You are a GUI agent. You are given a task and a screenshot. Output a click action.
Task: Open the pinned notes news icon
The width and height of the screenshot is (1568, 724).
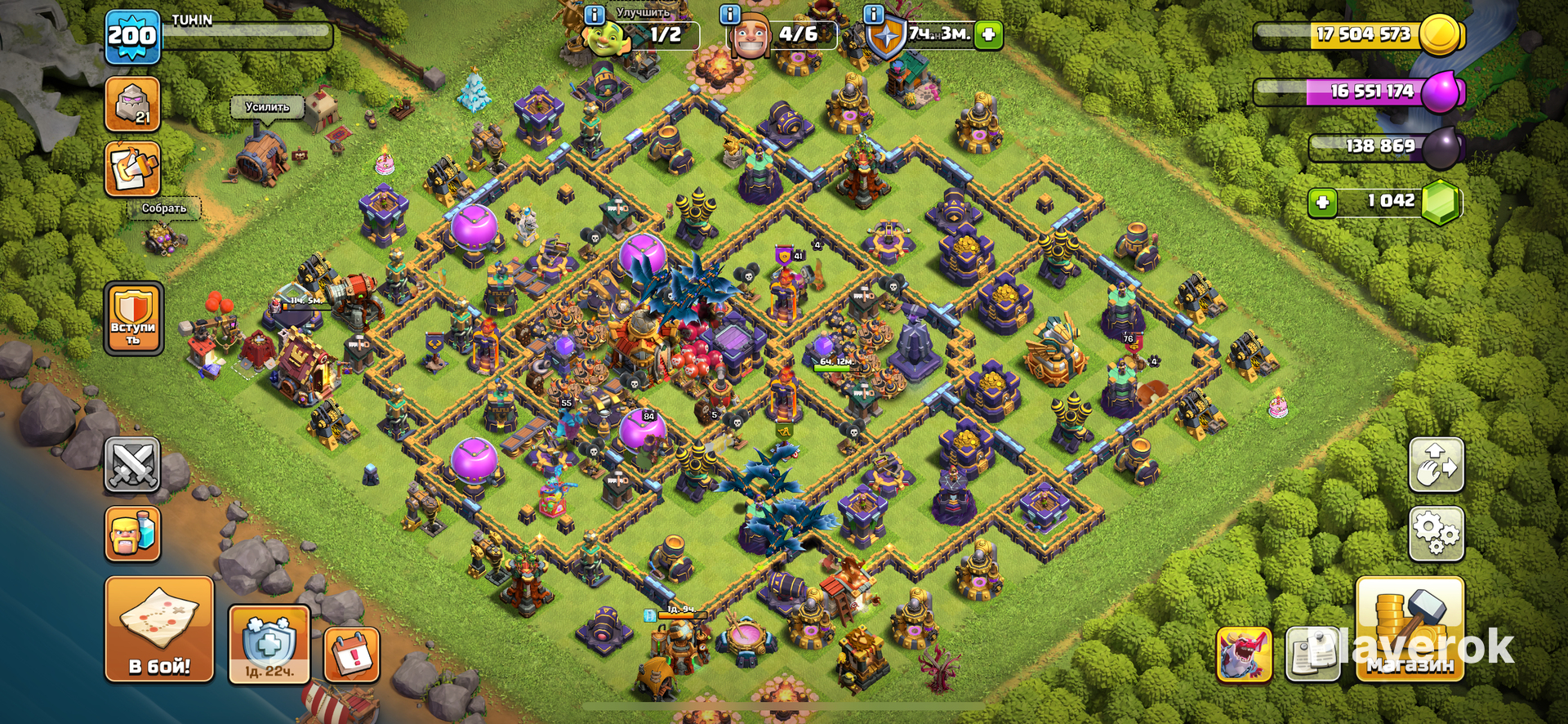(x=1312, y=654)
